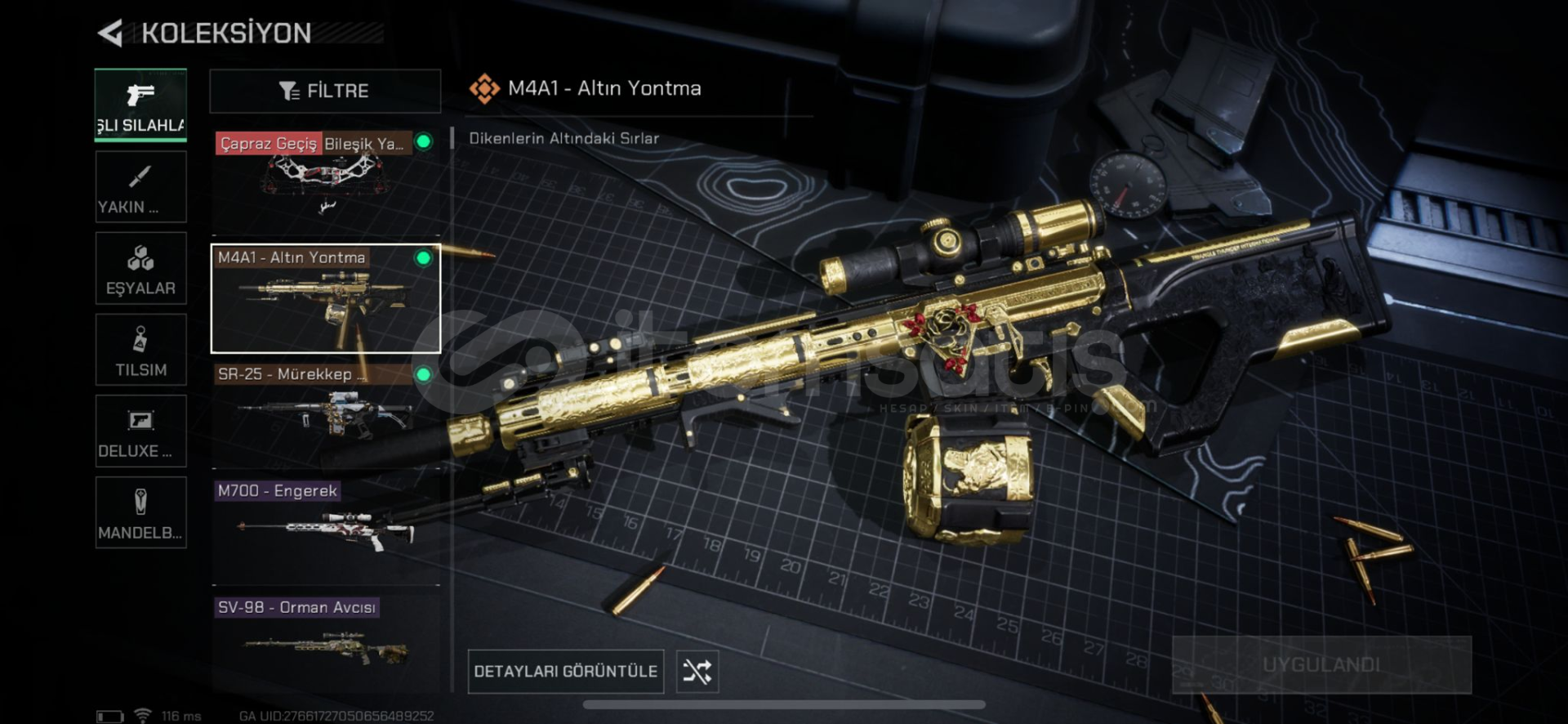Screen dimensions: 1568x724
Task: Click the Uygulandı applied button
Action: (1321, 664)
